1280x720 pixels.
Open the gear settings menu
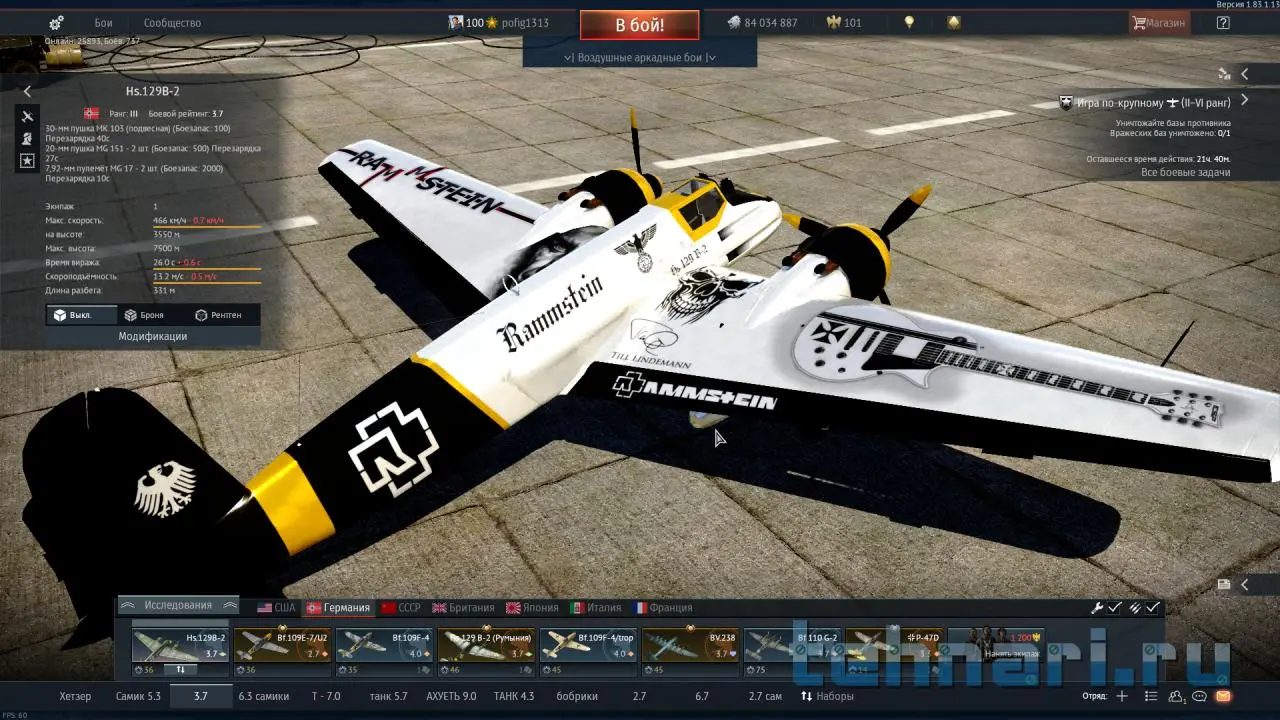click(x=56, y=23)
